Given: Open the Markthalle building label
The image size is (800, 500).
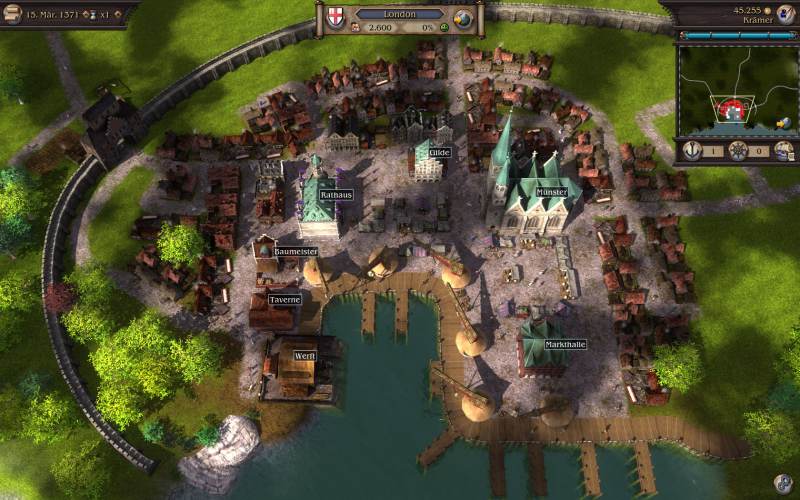Looking at the screenshot, I should (x=564, y=343).
